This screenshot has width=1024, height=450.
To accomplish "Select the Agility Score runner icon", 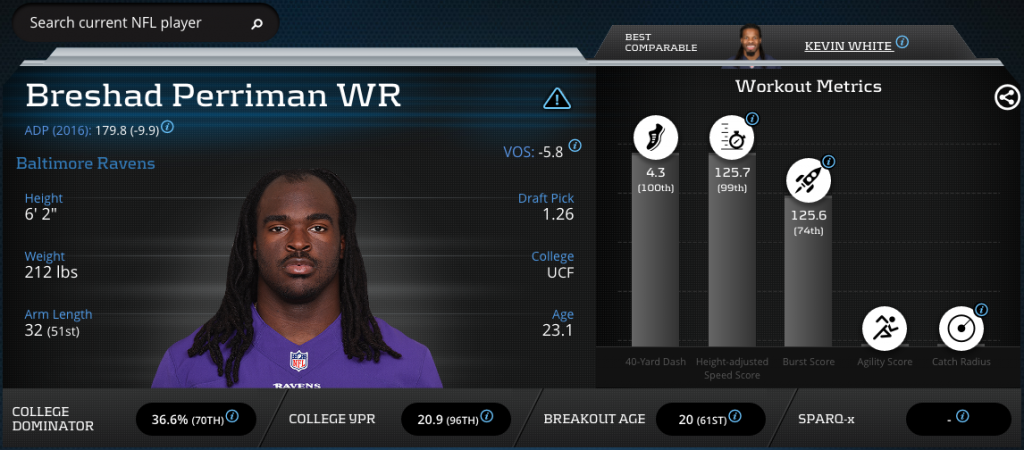I will tap(884, 327).
